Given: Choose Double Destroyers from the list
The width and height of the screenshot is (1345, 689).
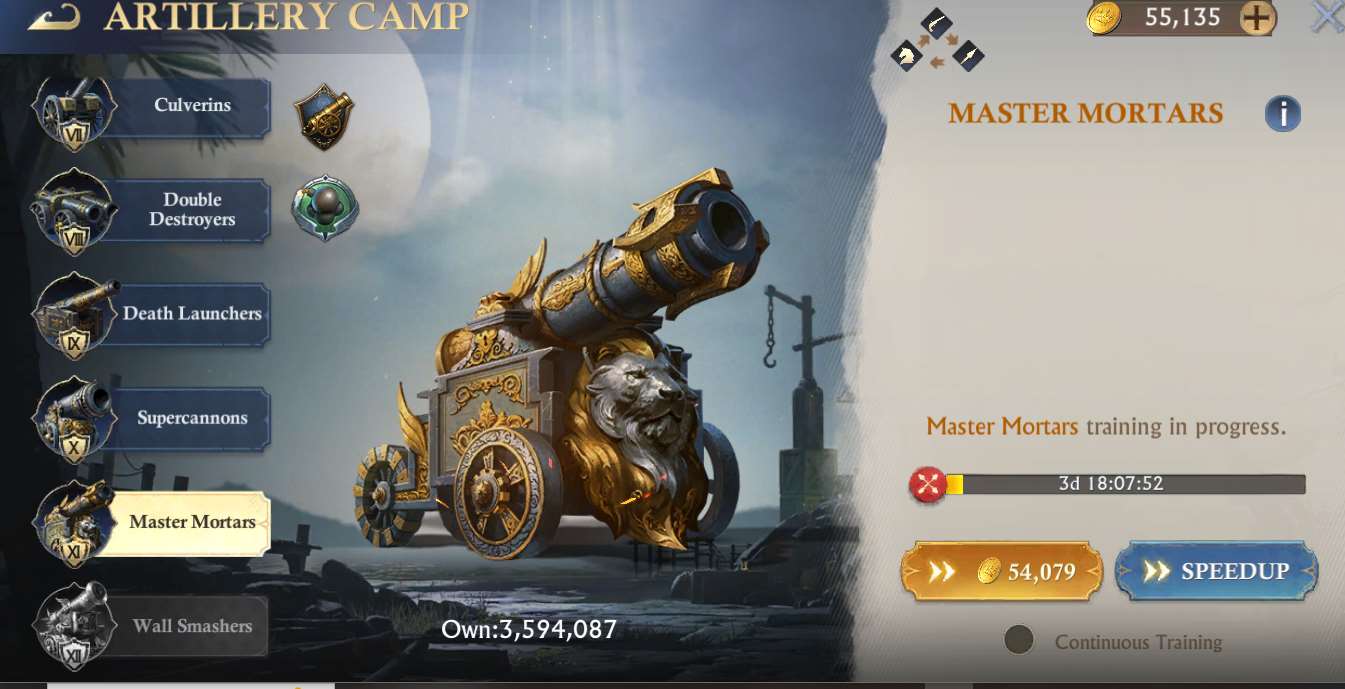Looking at the screenshot, I should (190, 210).
